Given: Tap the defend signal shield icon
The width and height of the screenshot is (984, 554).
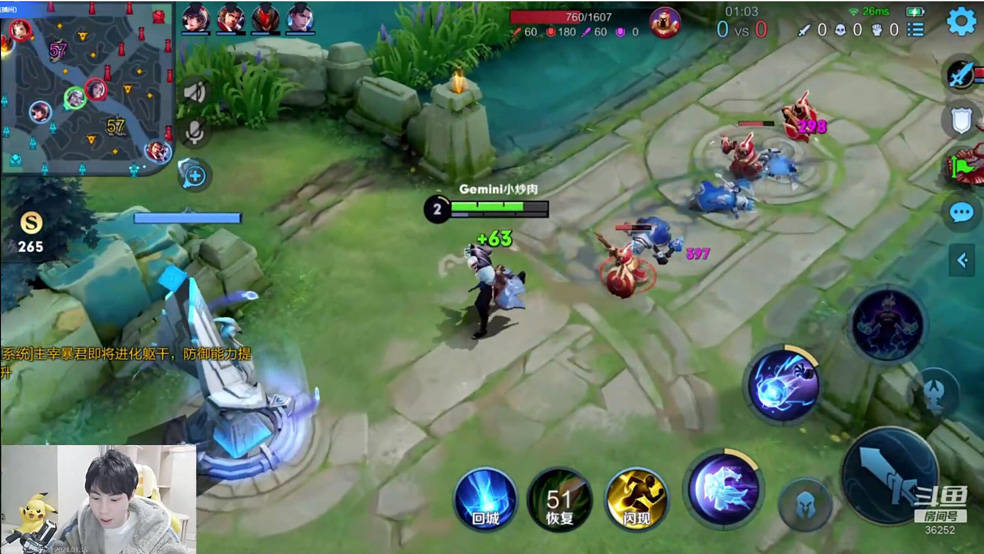Looking at the screenshot, I should click(962, 120).
